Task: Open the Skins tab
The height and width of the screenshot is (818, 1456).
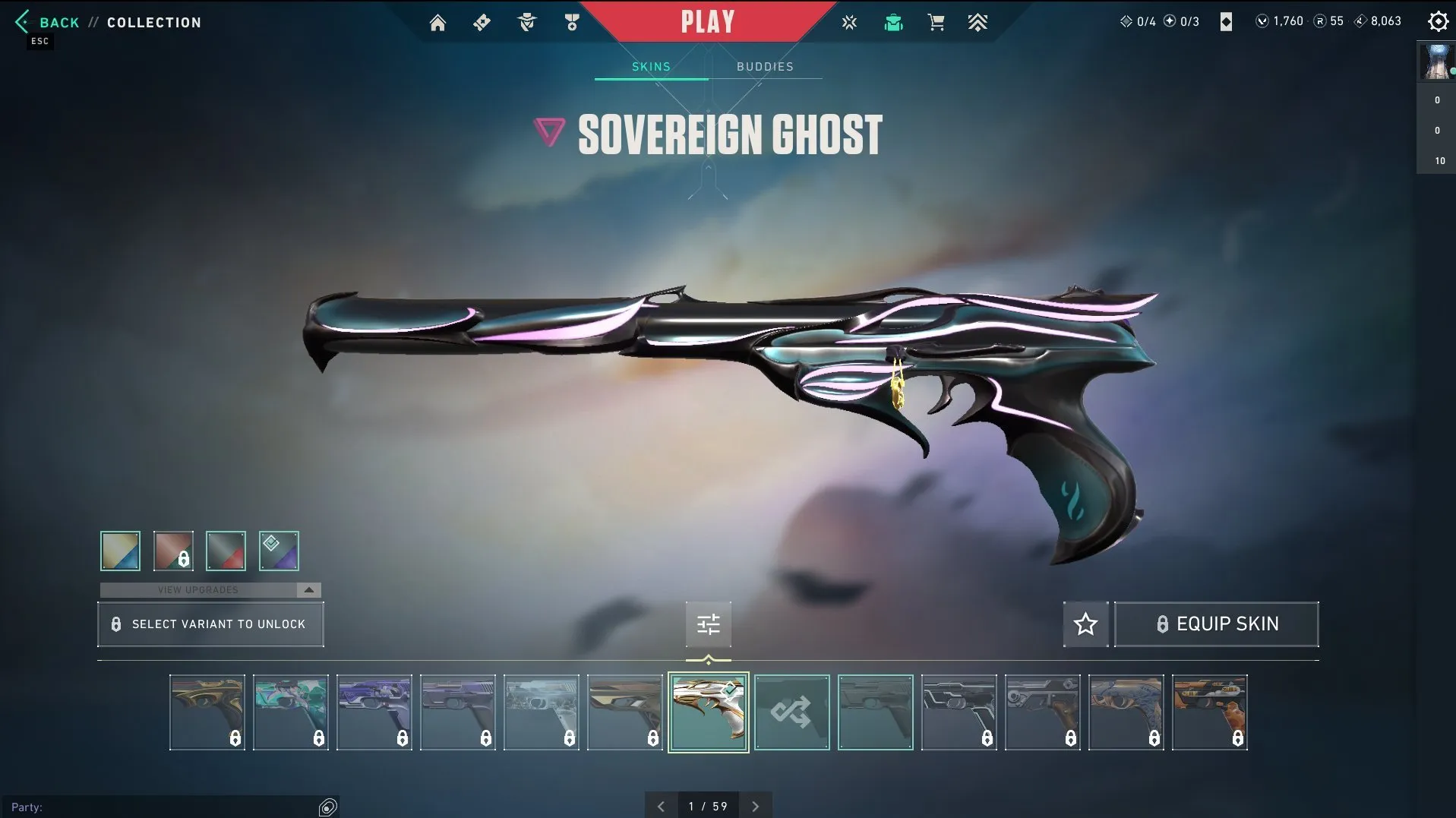Action: click(650, 66)
